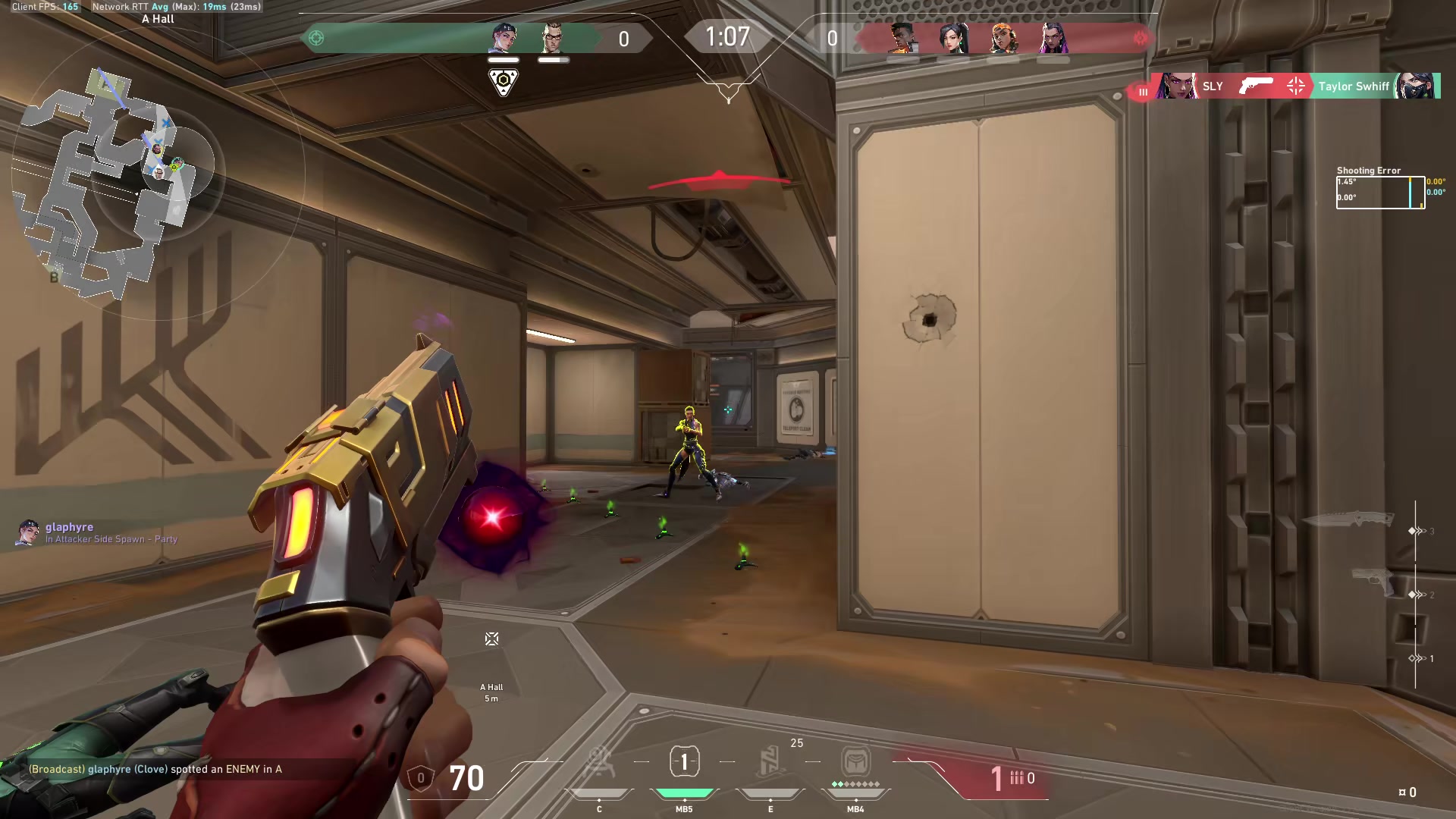Click the green attacker team emblem
This screenshot has width=1456, height=819.
(316, 38)
